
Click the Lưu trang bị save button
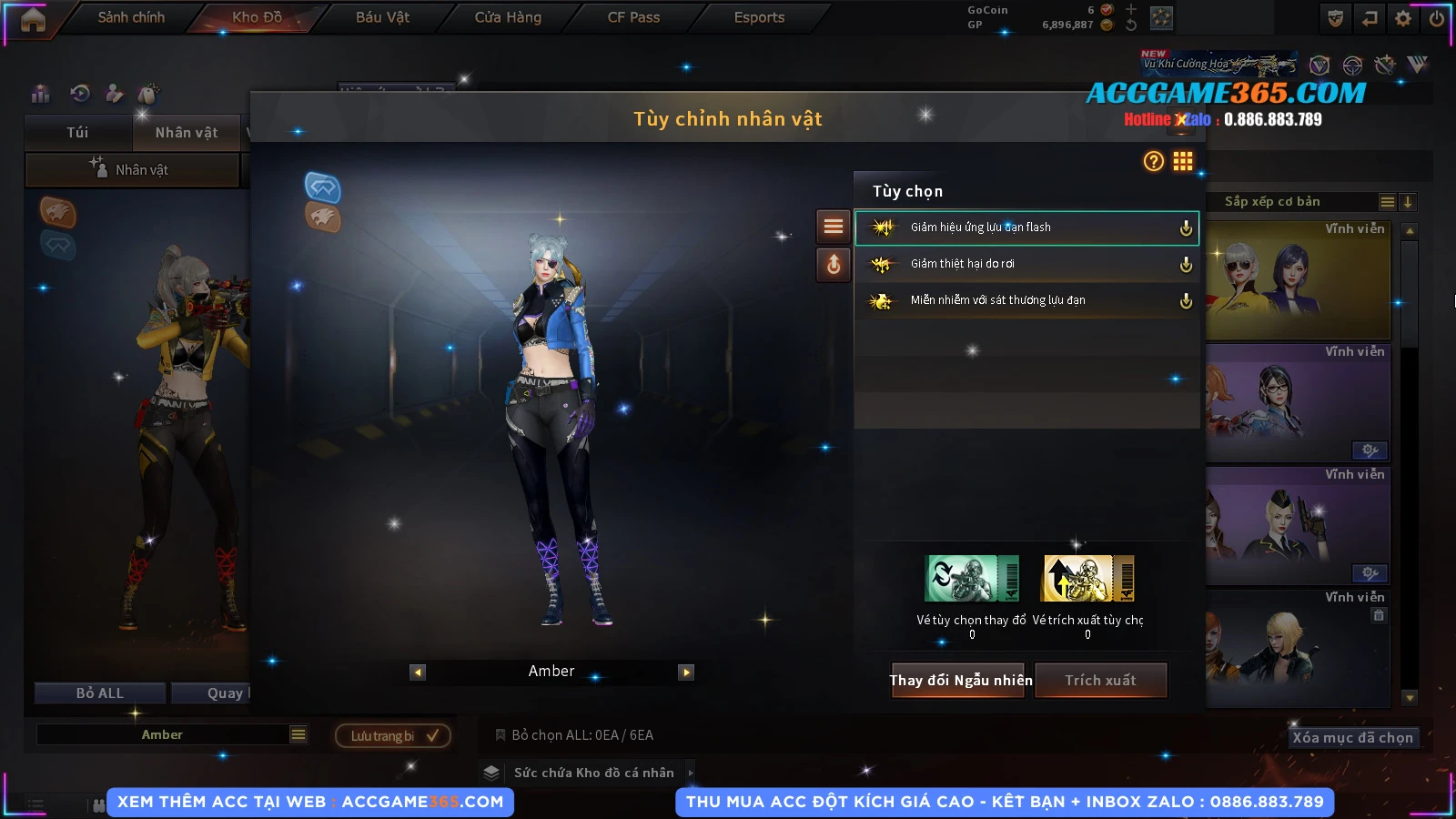tap(393, 735)
